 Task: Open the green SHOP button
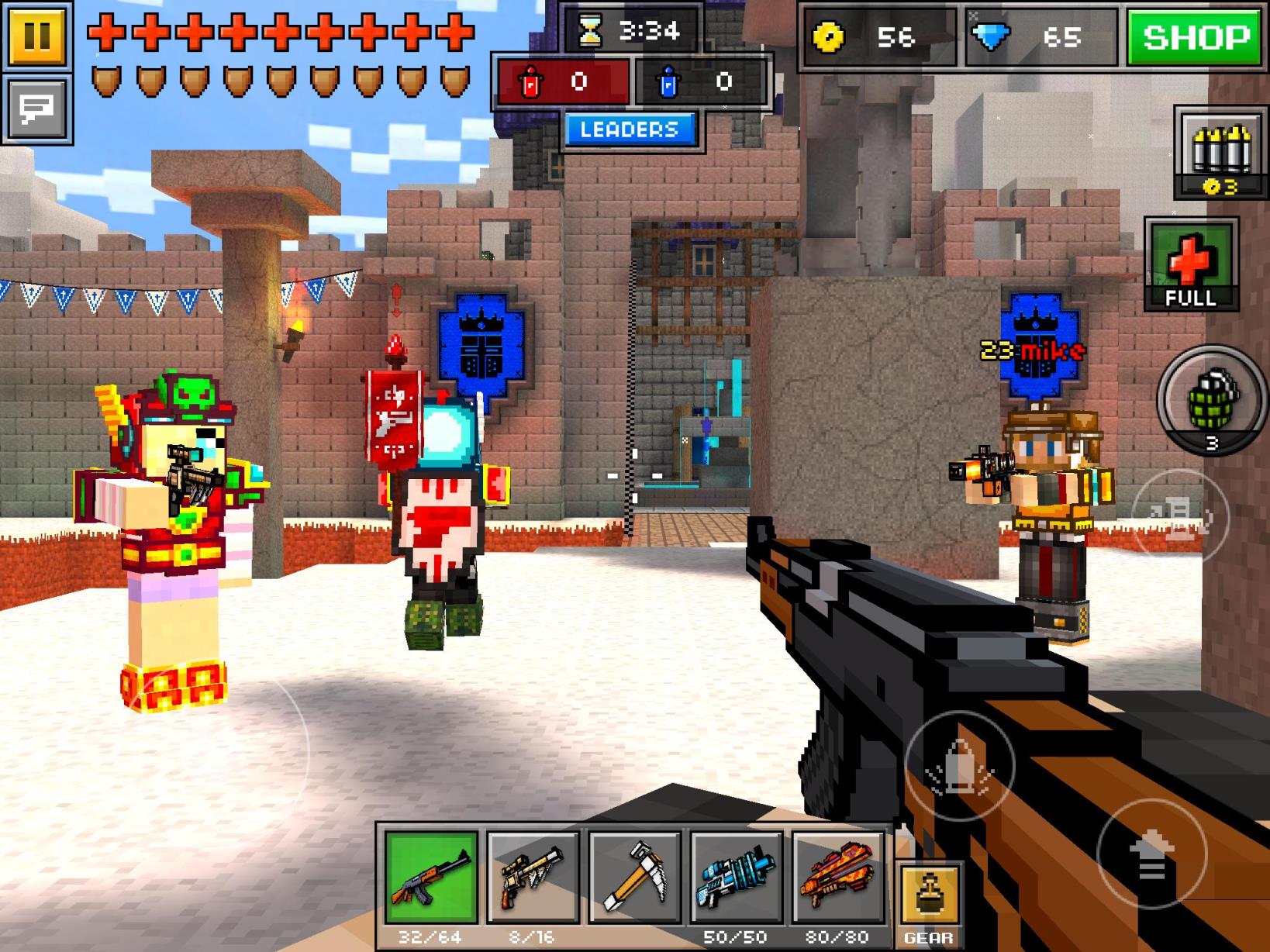[1196, 37]
